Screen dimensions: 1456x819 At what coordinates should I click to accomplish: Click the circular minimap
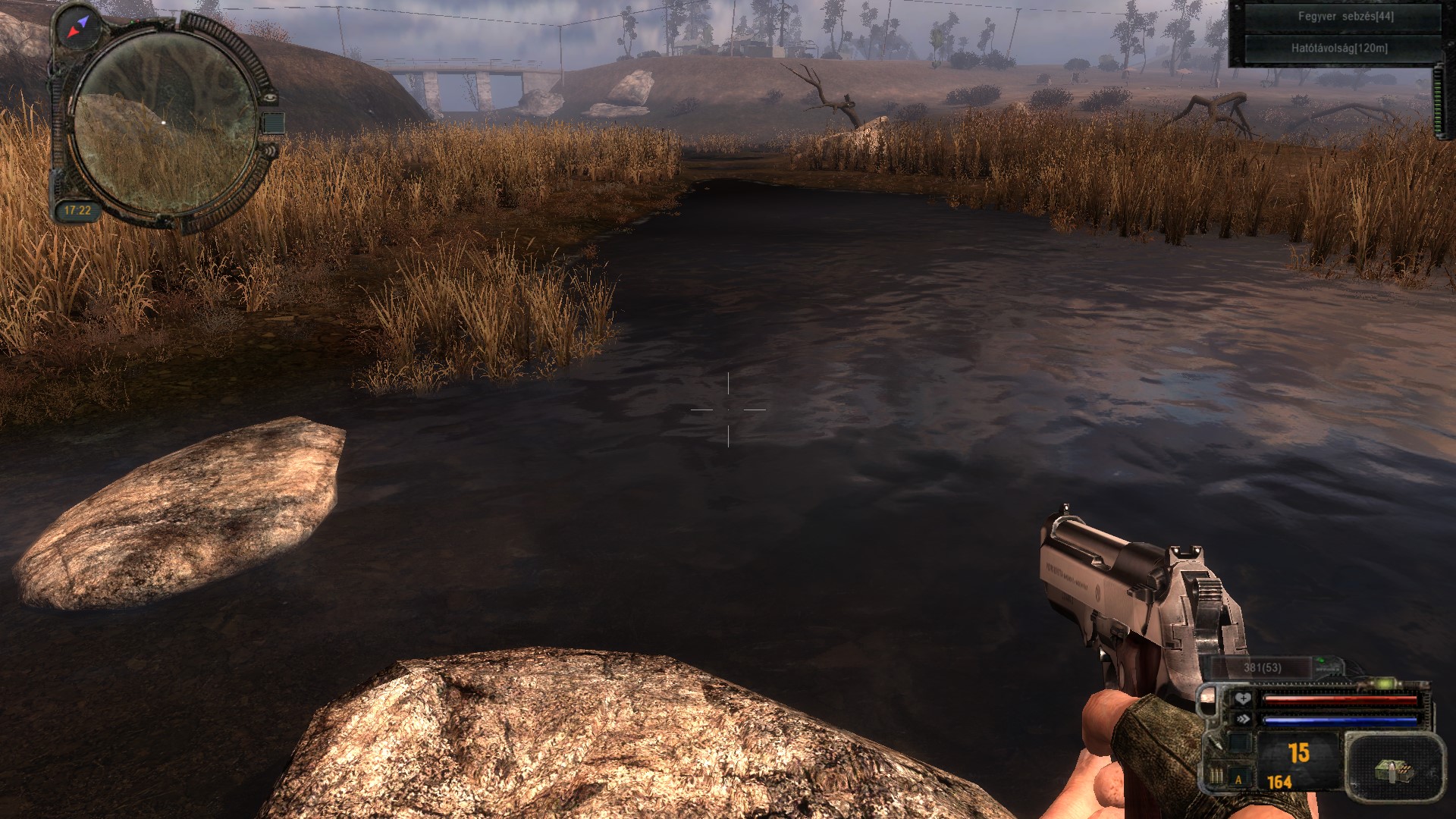click(x=165, y=121)
